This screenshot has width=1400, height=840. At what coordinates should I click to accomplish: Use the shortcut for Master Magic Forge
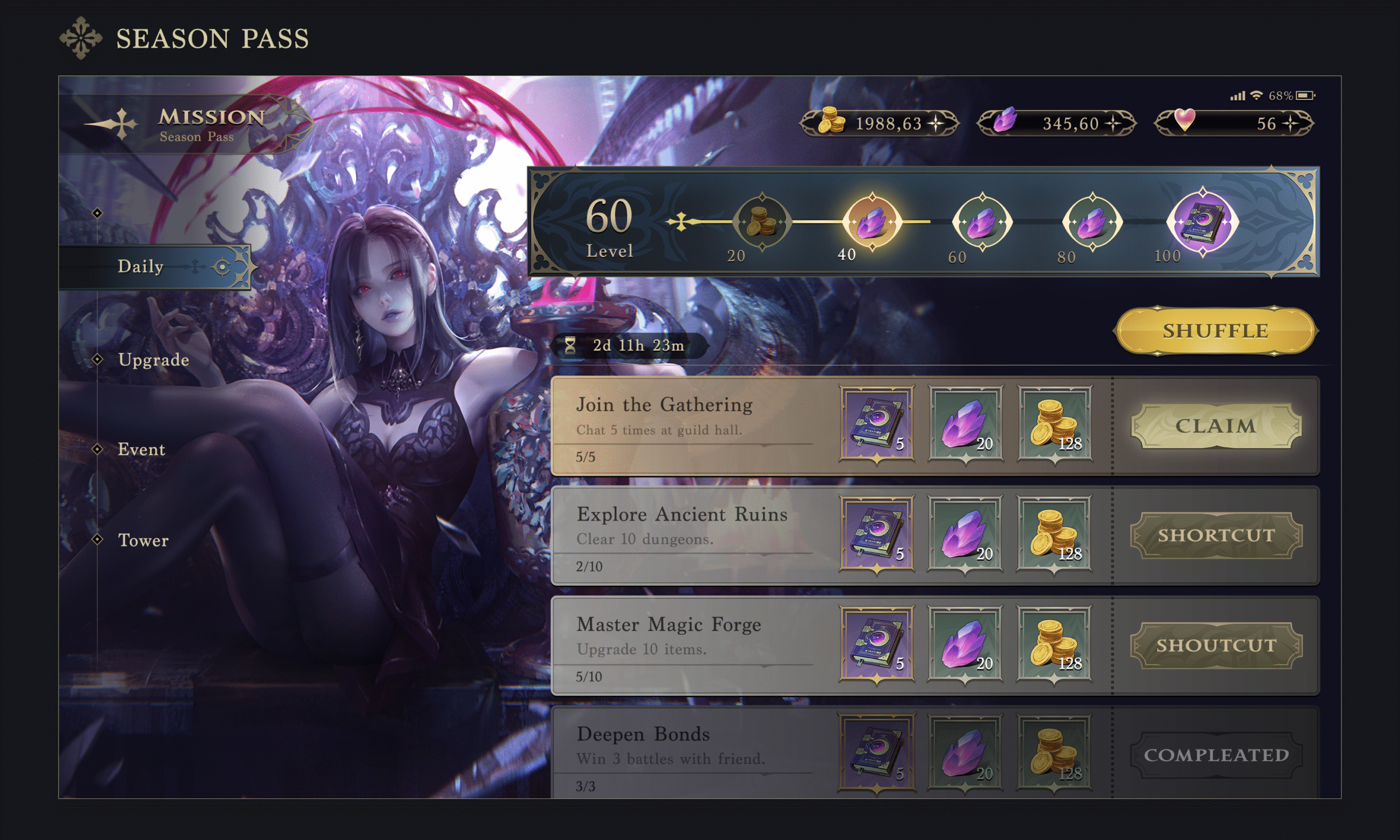(1216, 645)
